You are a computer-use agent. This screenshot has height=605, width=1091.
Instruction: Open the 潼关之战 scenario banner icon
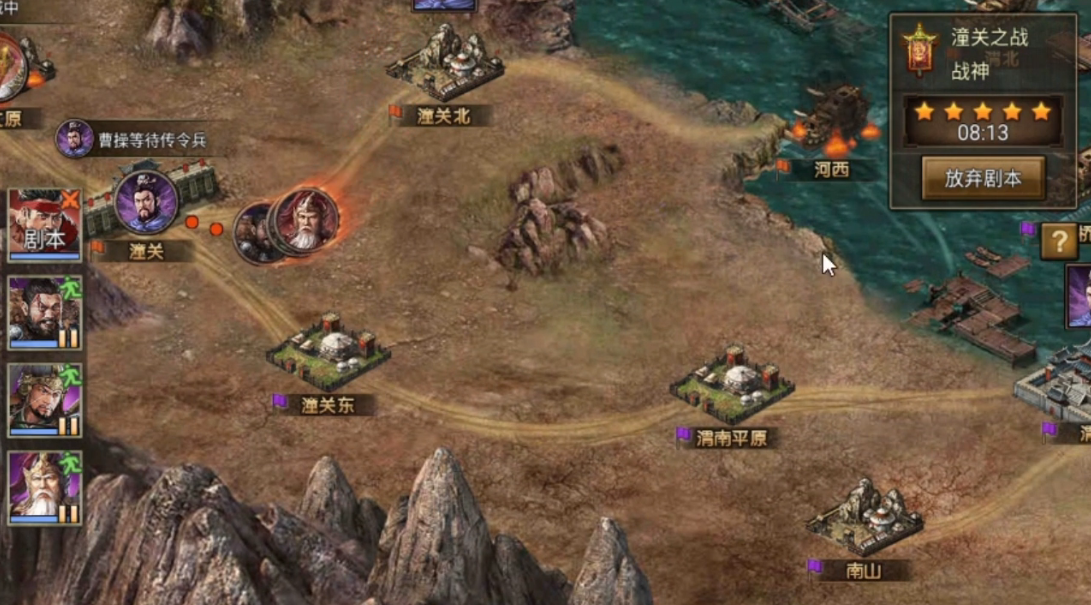[918, 52]
